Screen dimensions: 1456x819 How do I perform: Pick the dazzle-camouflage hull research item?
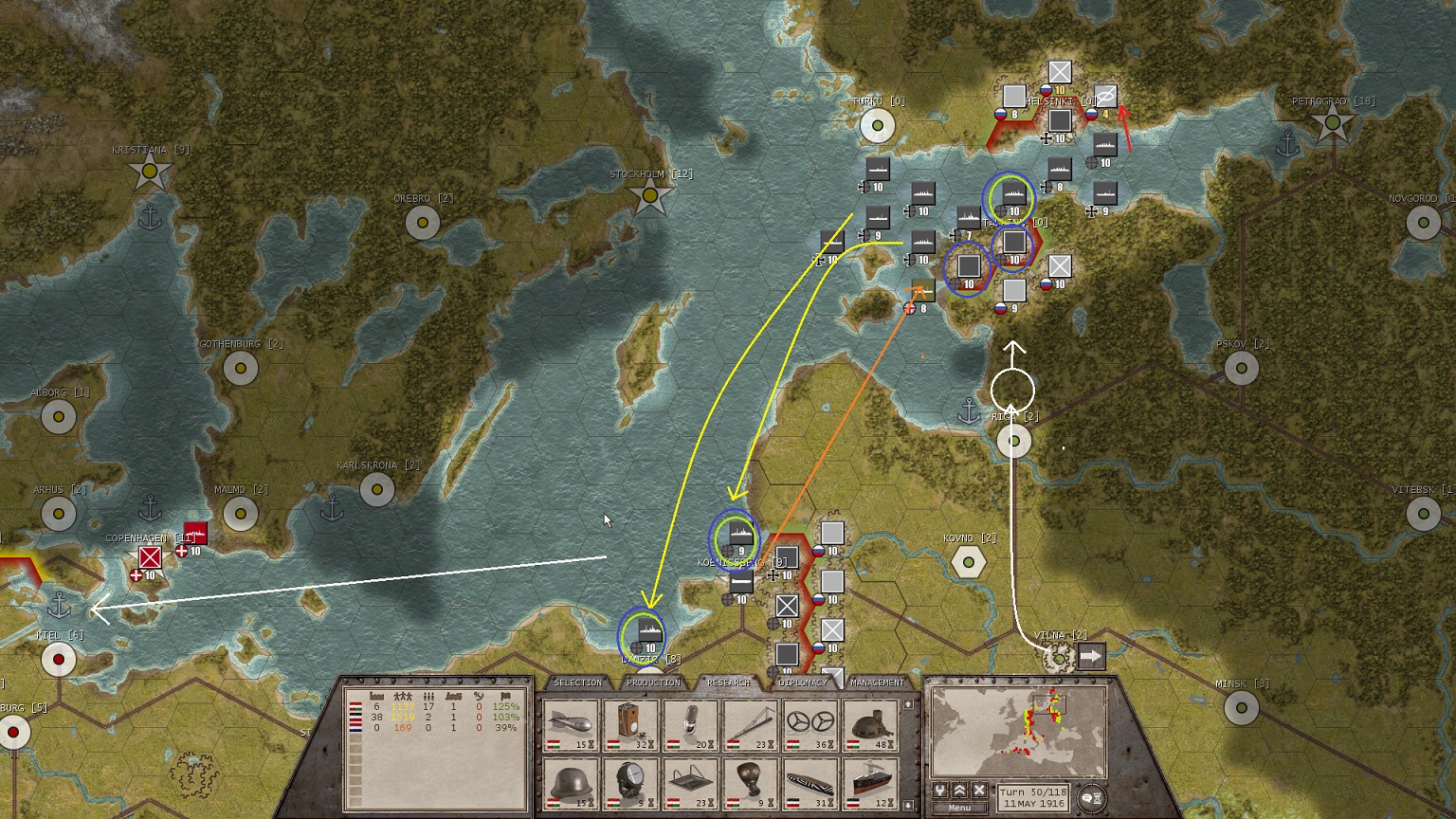tap(811, 783)
